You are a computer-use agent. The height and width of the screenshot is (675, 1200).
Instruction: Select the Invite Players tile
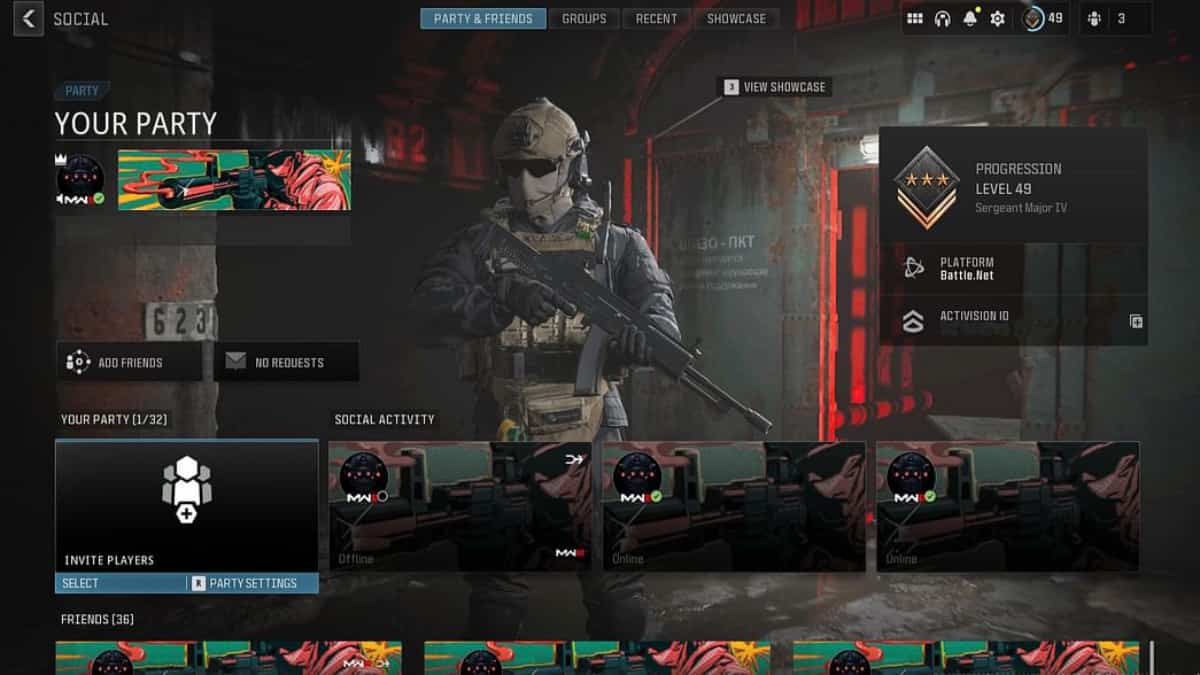(187, 506)
